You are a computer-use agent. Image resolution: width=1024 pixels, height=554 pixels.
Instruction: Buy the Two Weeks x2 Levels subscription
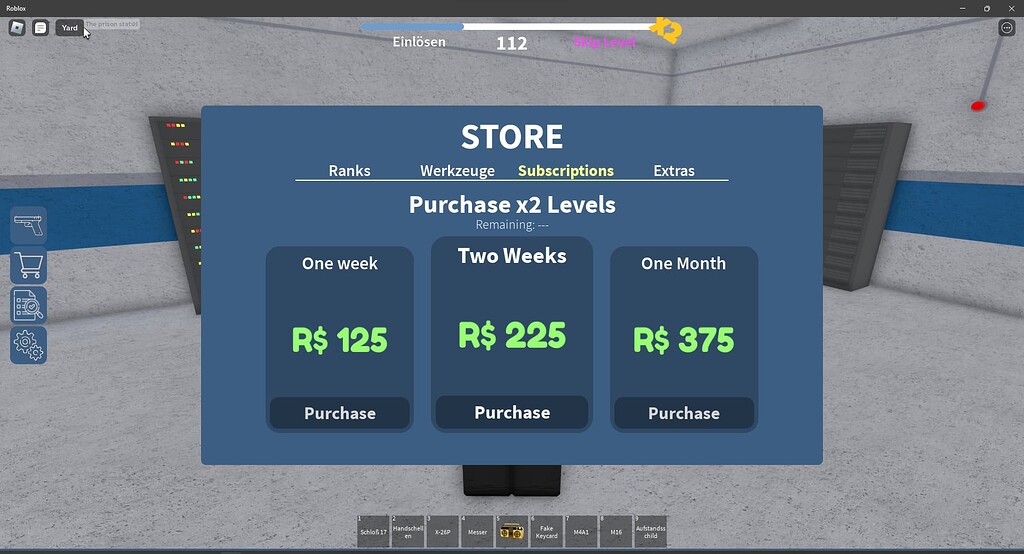click(x=512, y=412)
